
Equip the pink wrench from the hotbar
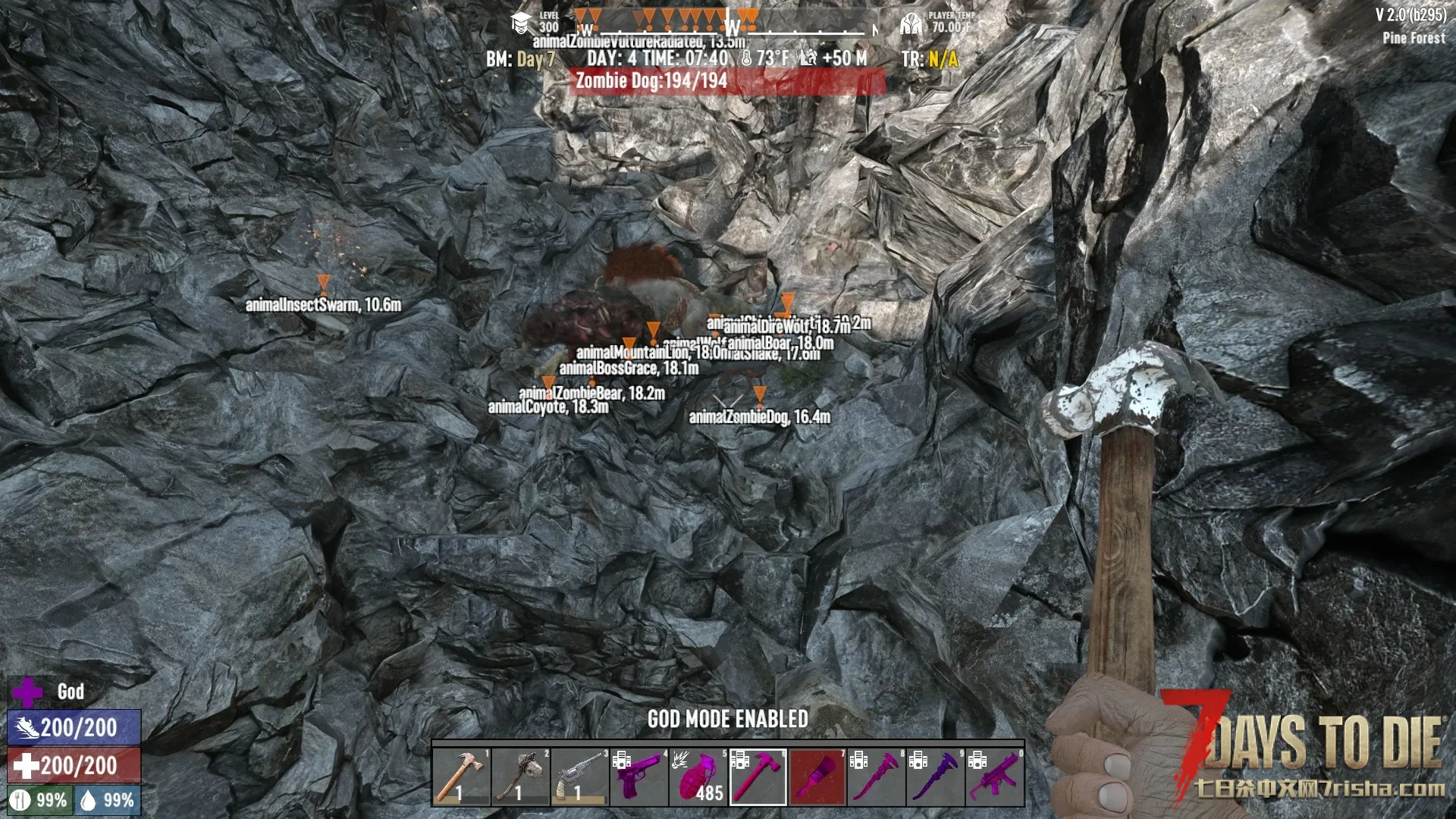pyautogui.click(x=876, y=776)
